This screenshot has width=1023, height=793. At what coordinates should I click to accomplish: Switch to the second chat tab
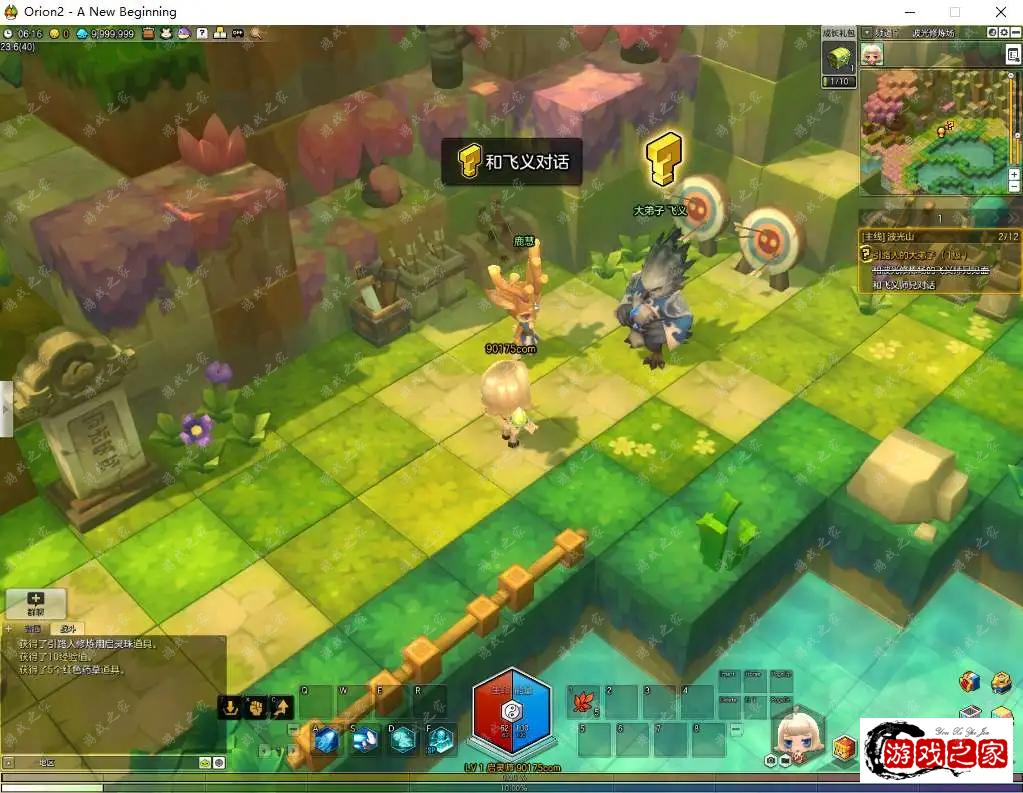pos(66,629)
